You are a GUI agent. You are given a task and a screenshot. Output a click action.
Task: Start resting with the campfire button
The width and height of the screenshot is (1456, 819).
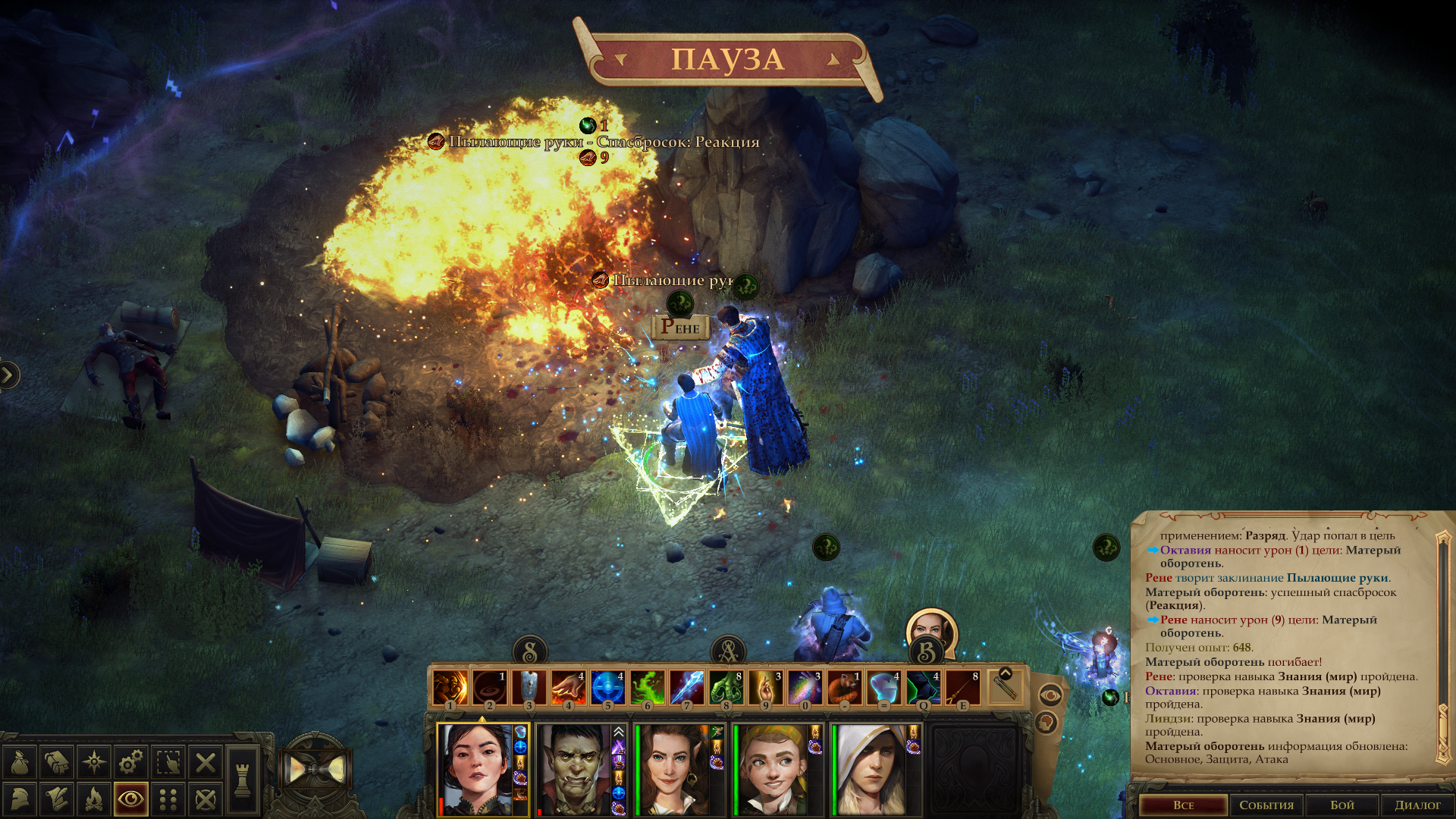click(x=94, y=799)
